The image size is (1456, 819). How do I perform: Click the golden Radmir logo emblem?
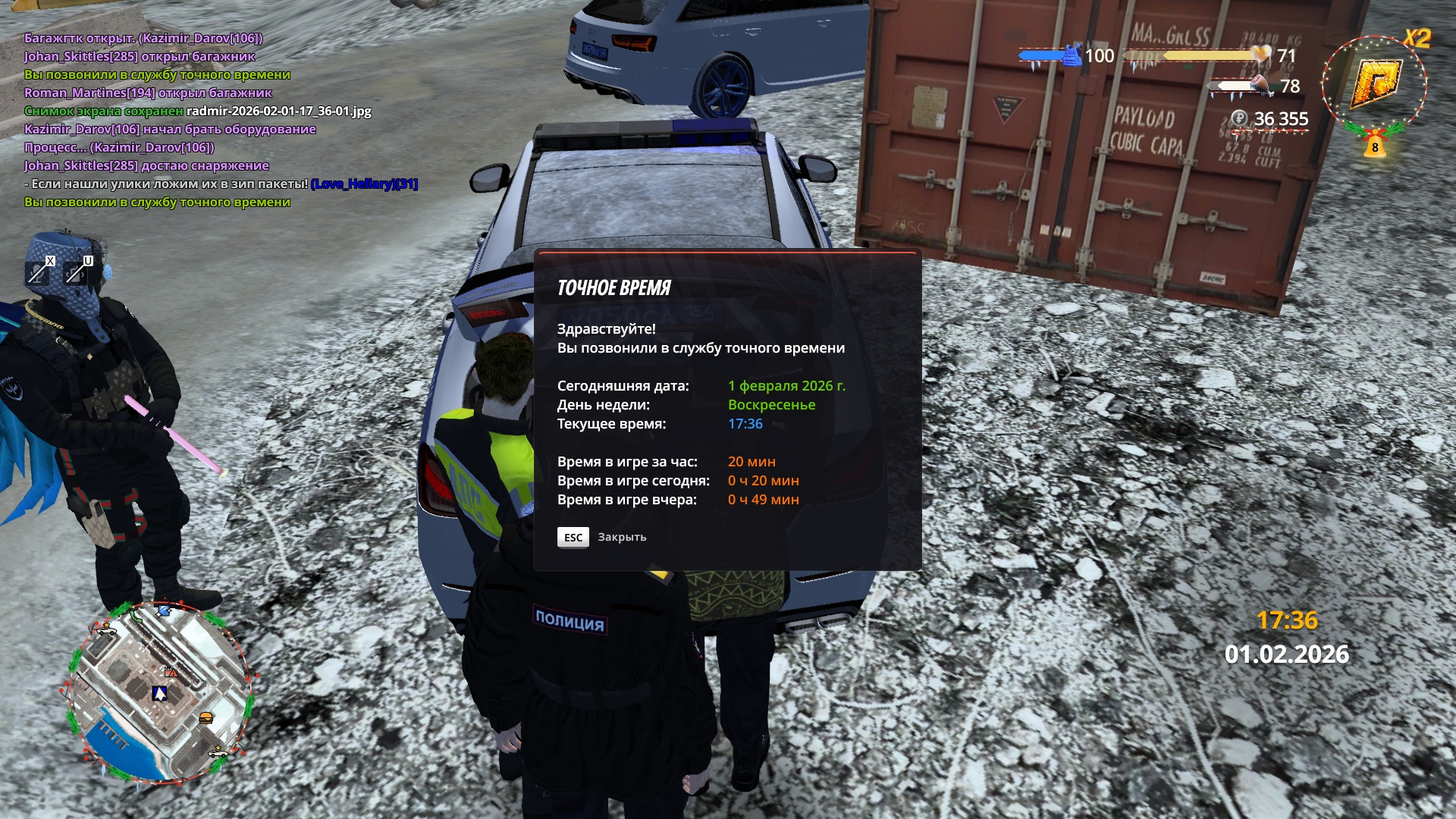[x=1375, y=82]
